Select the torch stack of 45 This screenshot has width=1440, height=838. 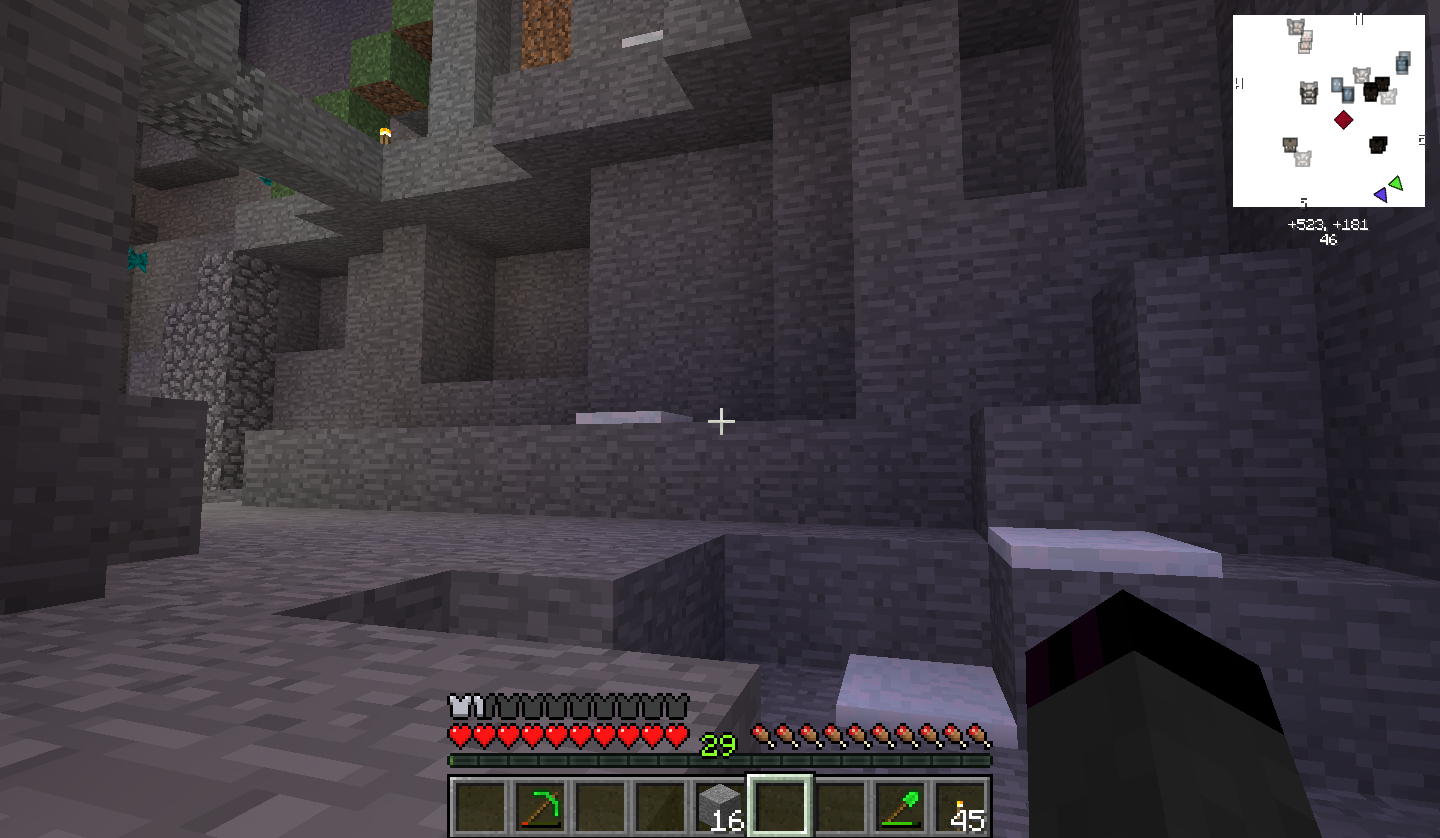pyautogui.click(x=963, y=807)
